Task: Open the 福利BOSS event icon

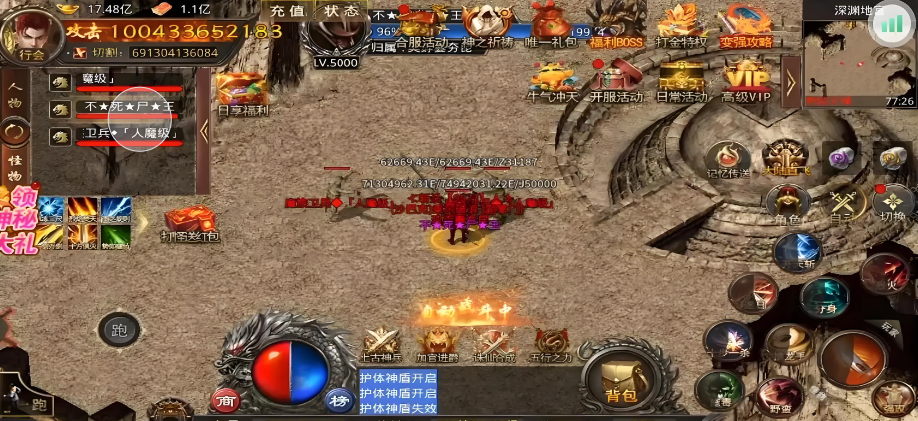Action: click(616, 26)
